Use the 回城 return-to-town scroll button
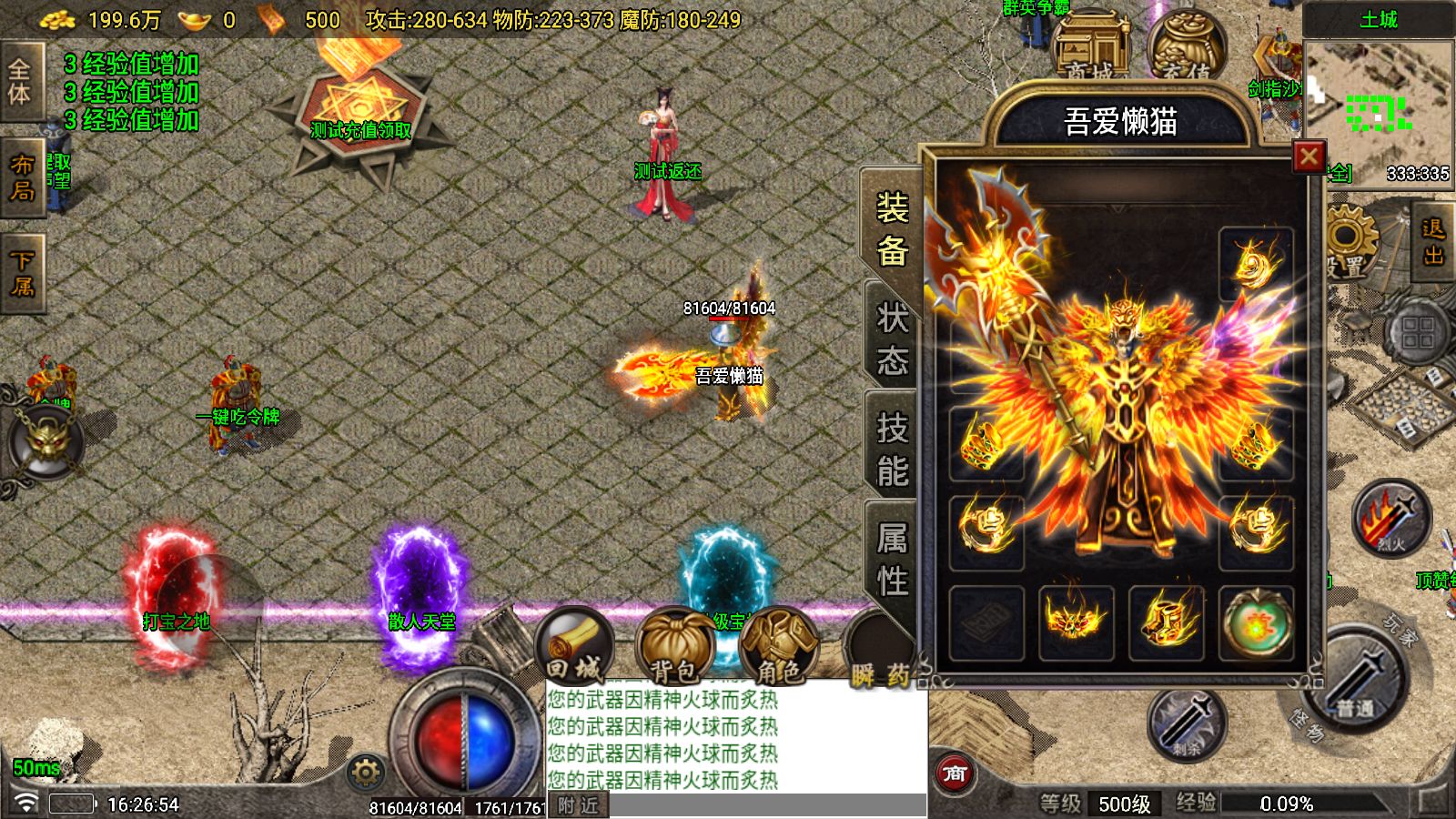Screen dimensions: 1456x819 pyautogui.click(x=574, y=648)
